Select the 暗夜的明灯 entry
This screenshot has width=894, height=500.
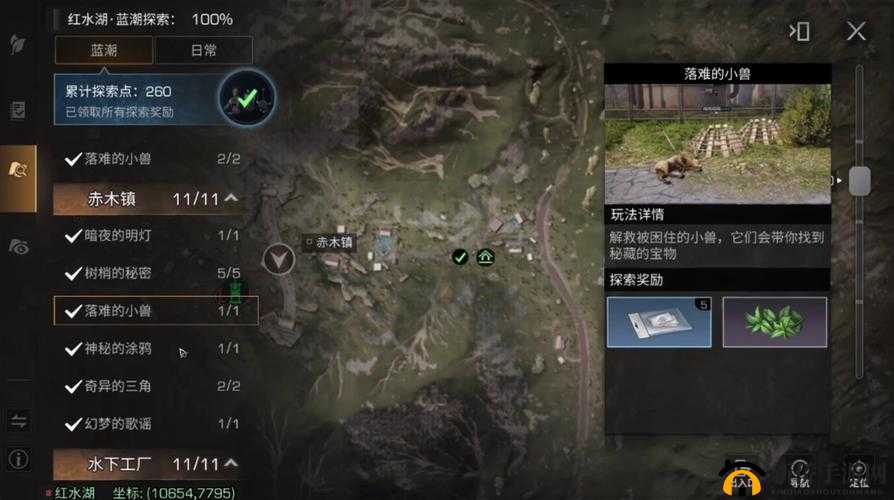point(155,236)
